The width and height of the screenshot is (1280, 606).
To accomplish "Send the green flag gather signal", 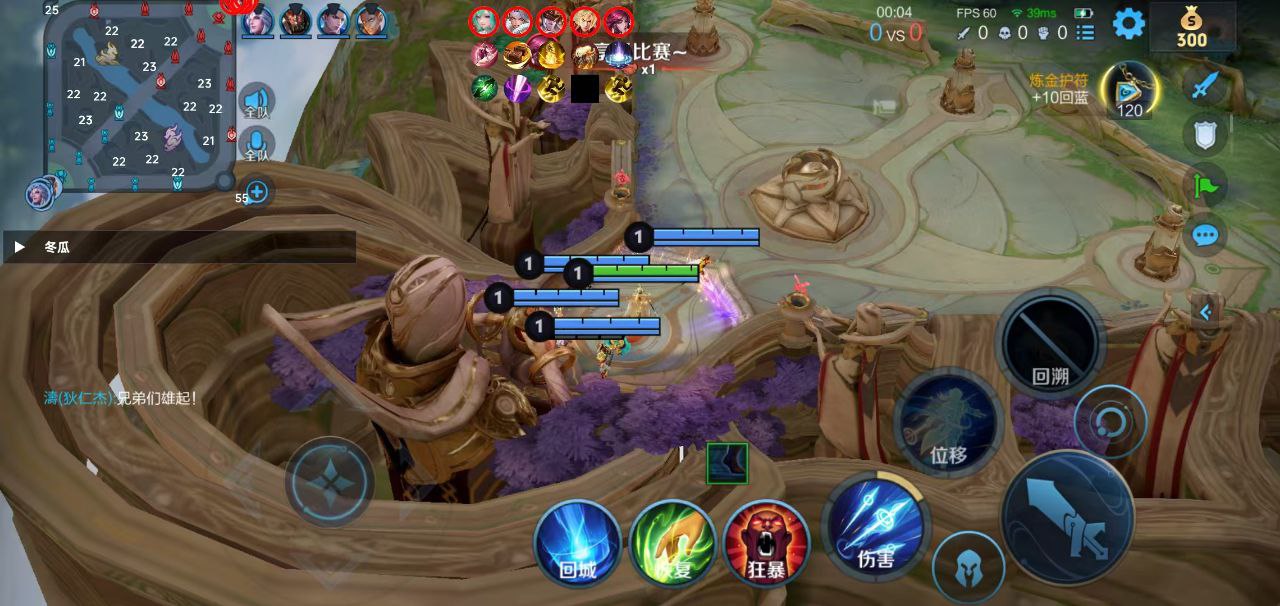I will pyautogui.click(x=1205, y=185).
